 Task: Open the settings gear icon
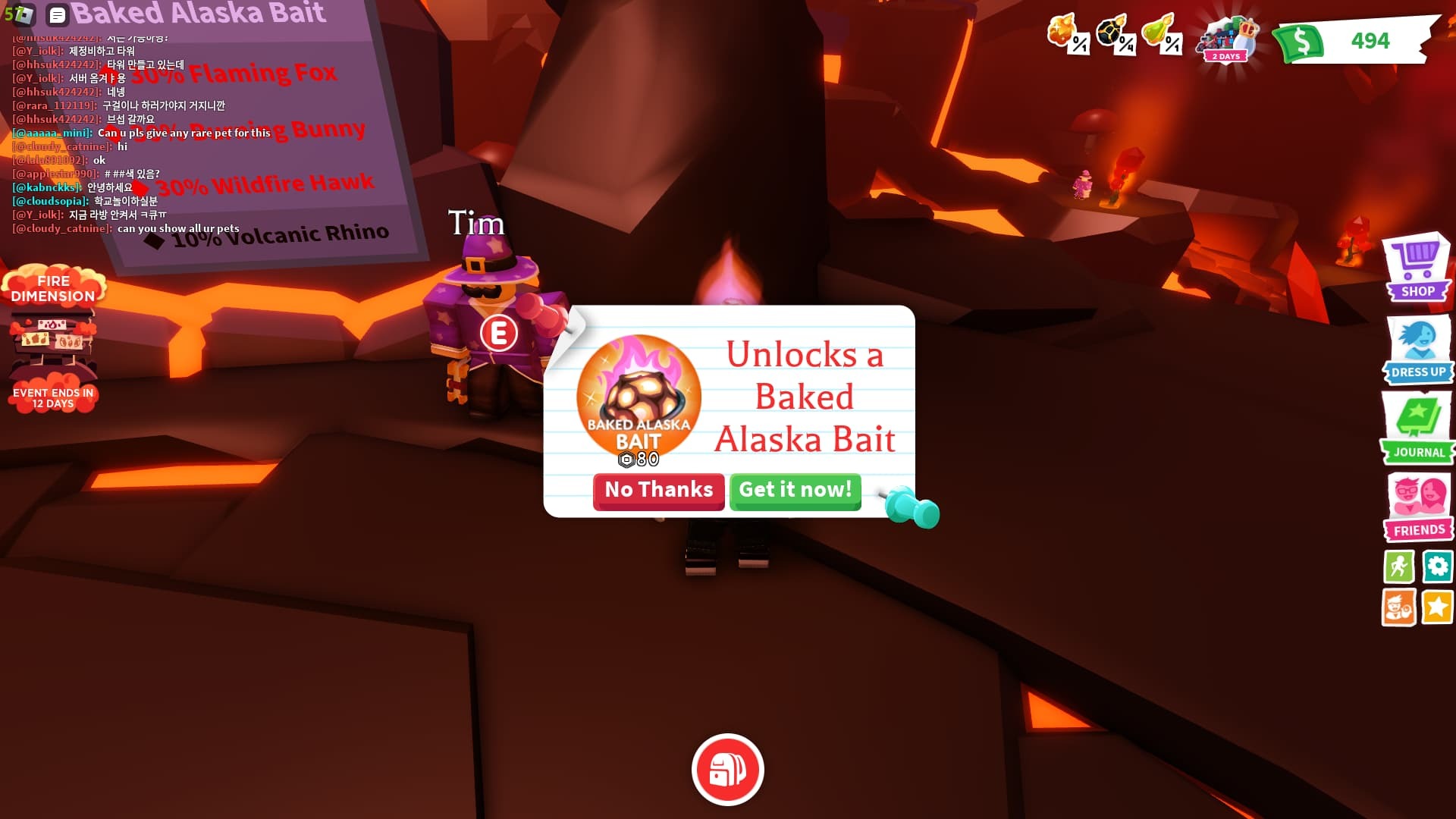coord(1437,566)
